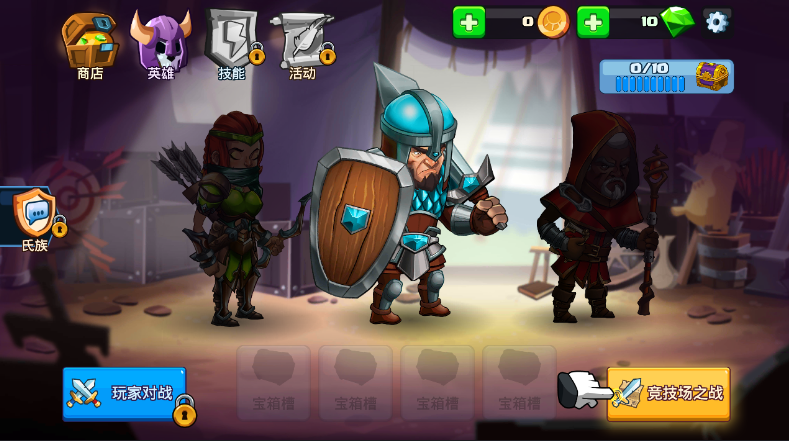Open the 0/10 treasure chest progress bar
The width and height of the screenshot is (789, 441).
pos(666,77)
